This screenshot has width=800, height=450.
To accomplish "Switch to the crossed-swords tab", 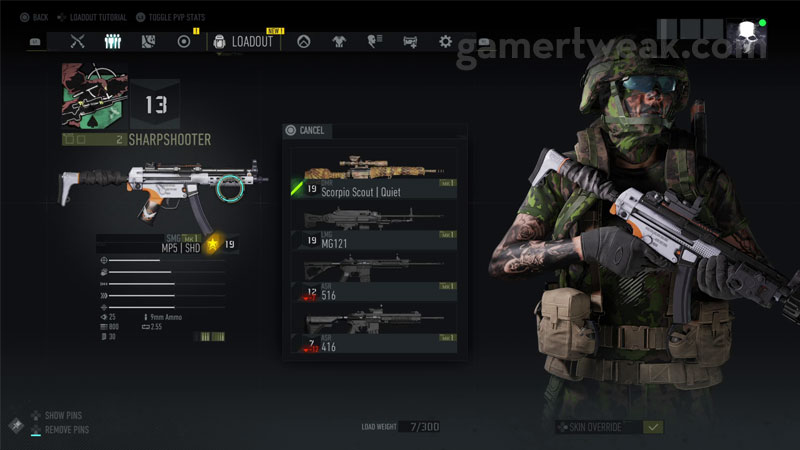I will (78, 41).
